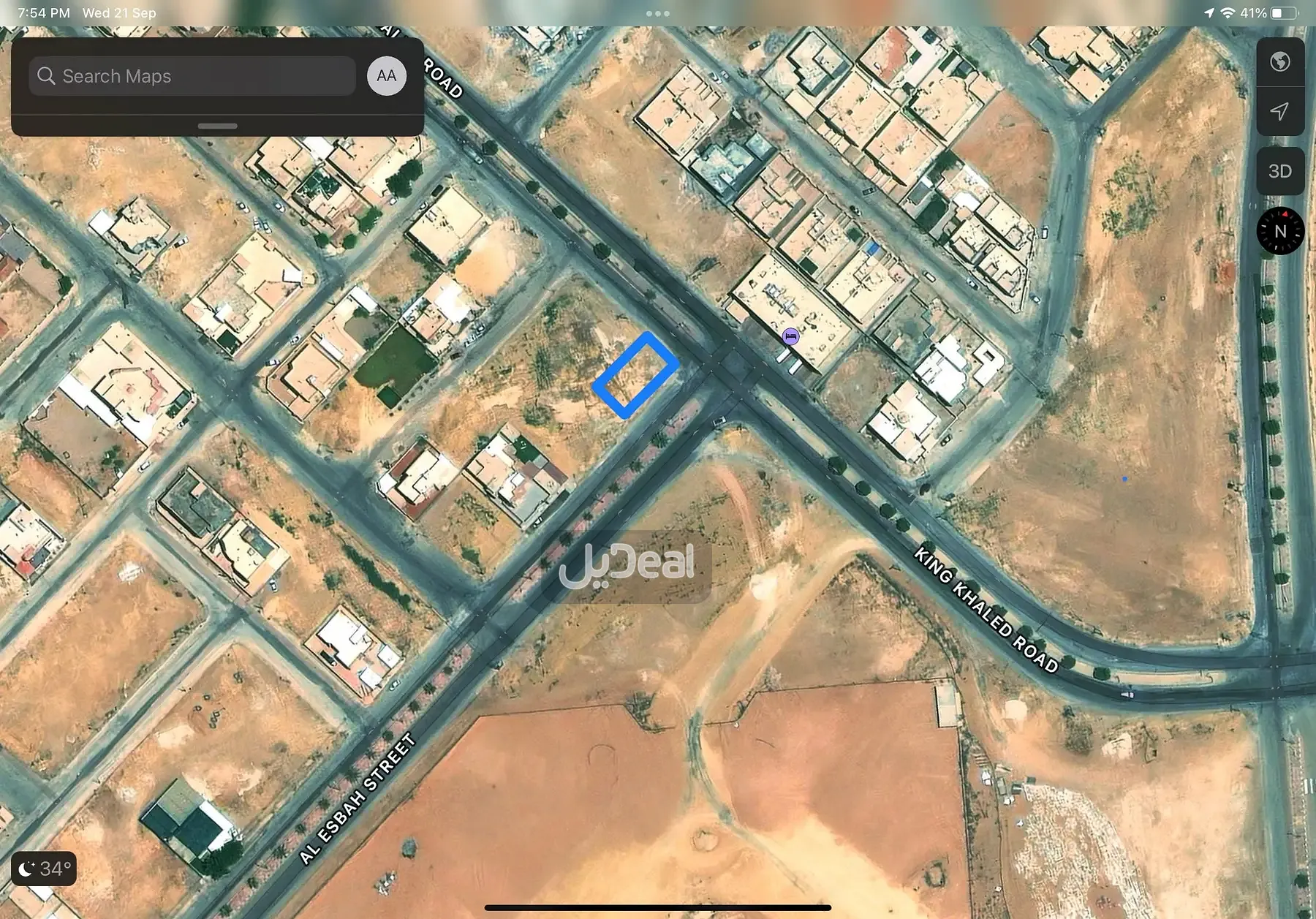Focus the Search Maps field

[192, 76]
